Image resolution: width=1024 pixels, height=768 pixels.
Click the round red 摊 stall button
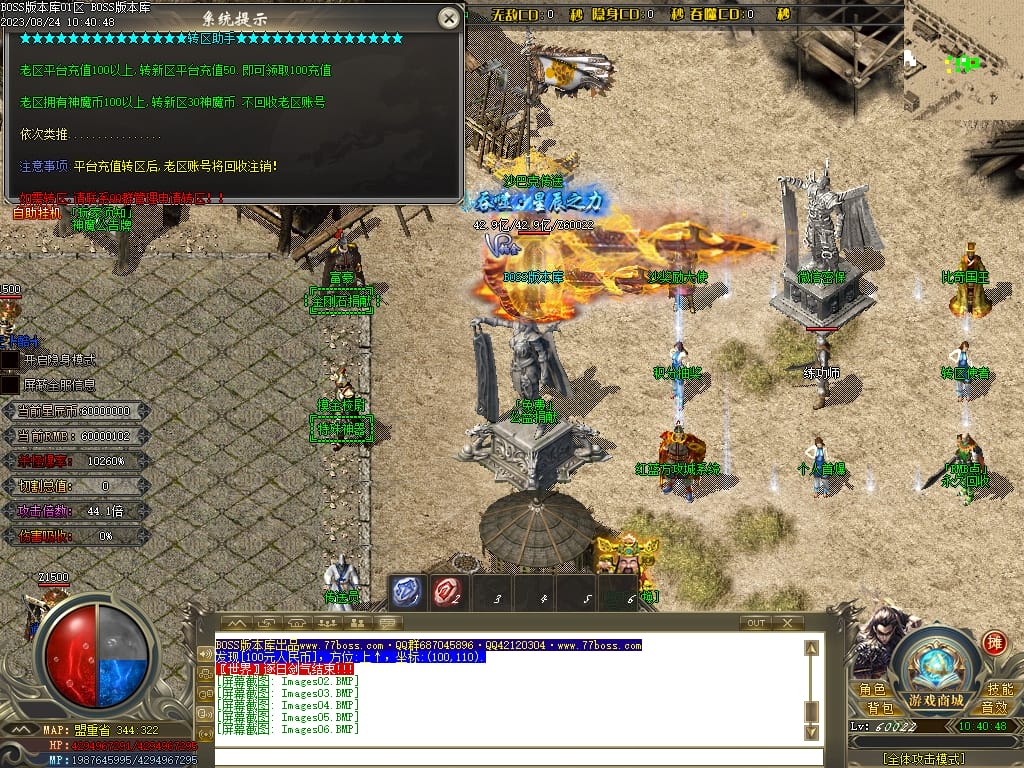(x=994, y=642)
